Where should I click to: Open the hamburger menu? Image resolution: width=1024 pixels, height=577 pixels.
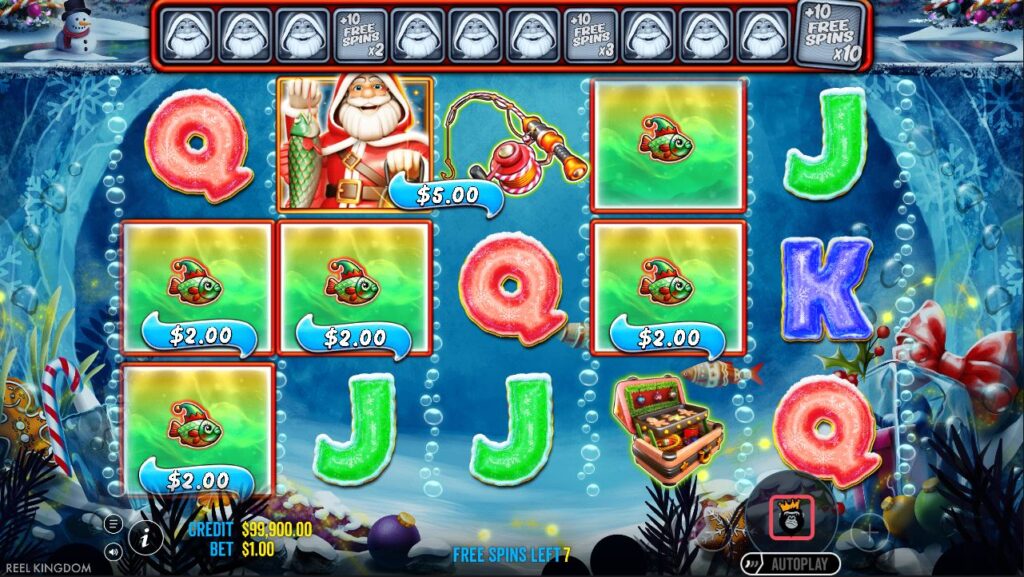[x=114, y=523]
